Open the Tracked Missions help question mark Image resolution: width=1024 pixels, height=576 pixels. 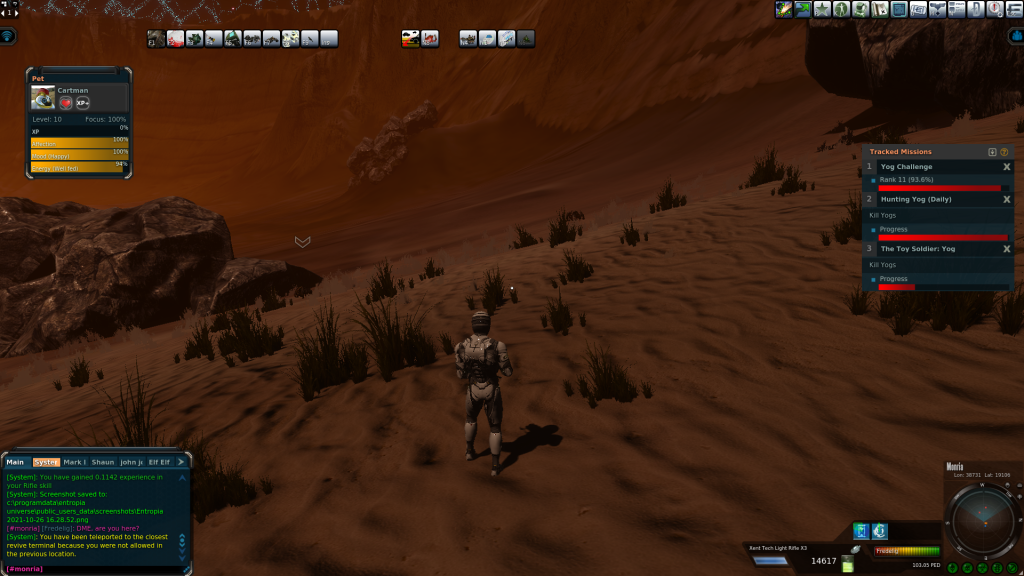(1004, 152)
